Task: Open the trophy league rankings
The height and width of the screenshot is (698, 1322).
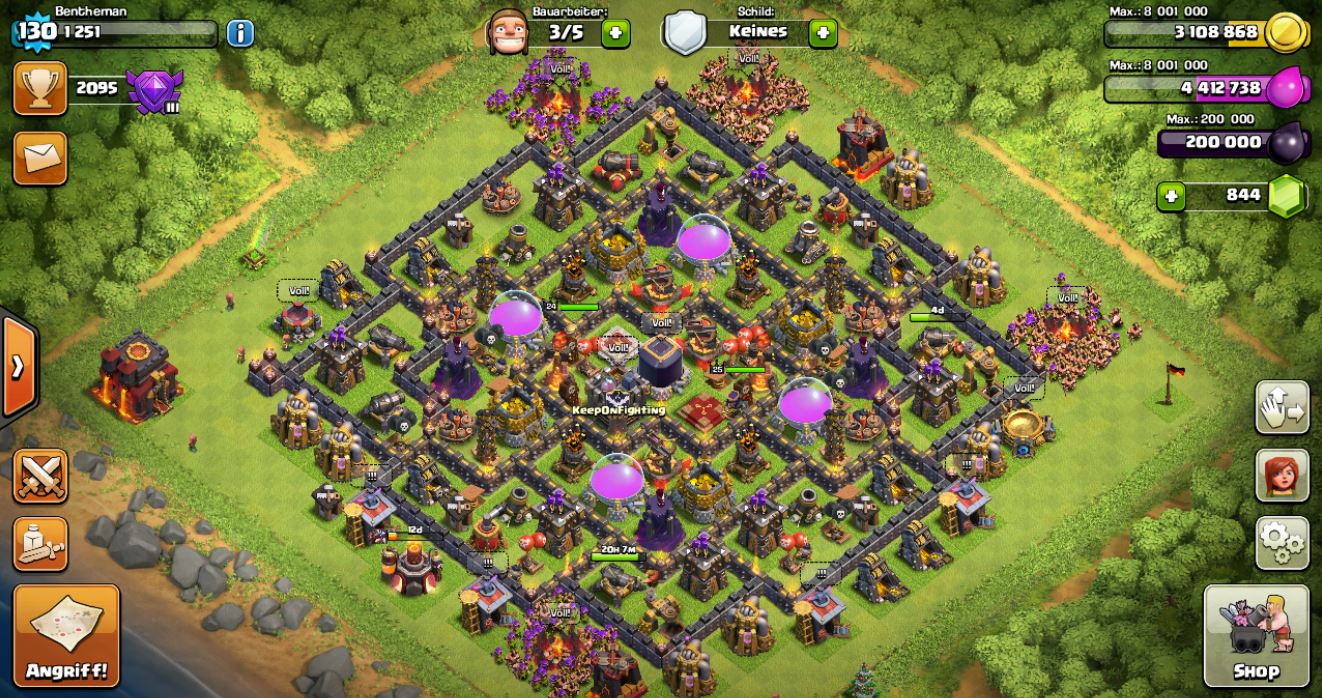Action: pos(40,89)
